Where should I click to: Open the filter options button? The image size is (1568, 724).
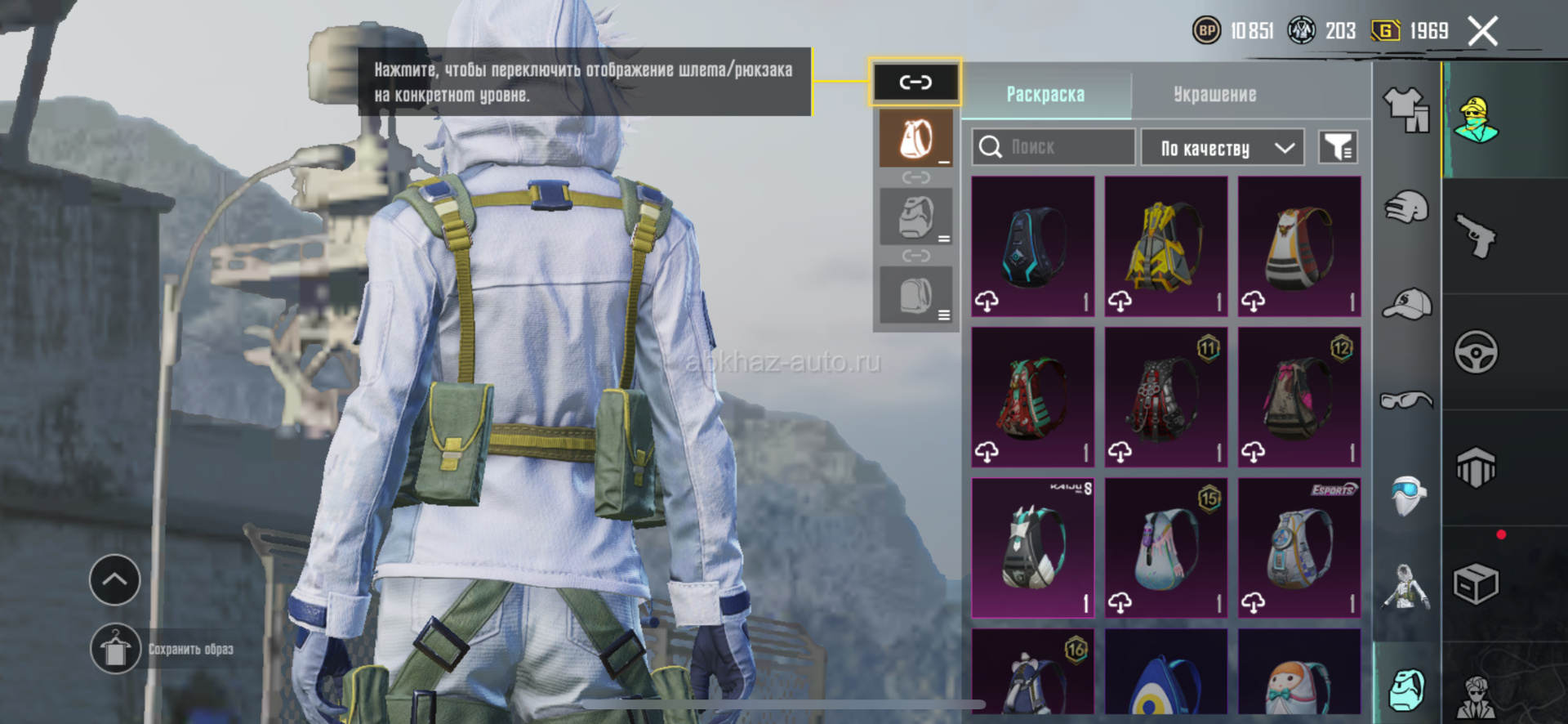pyautogui.click(x=1338, y=148)
